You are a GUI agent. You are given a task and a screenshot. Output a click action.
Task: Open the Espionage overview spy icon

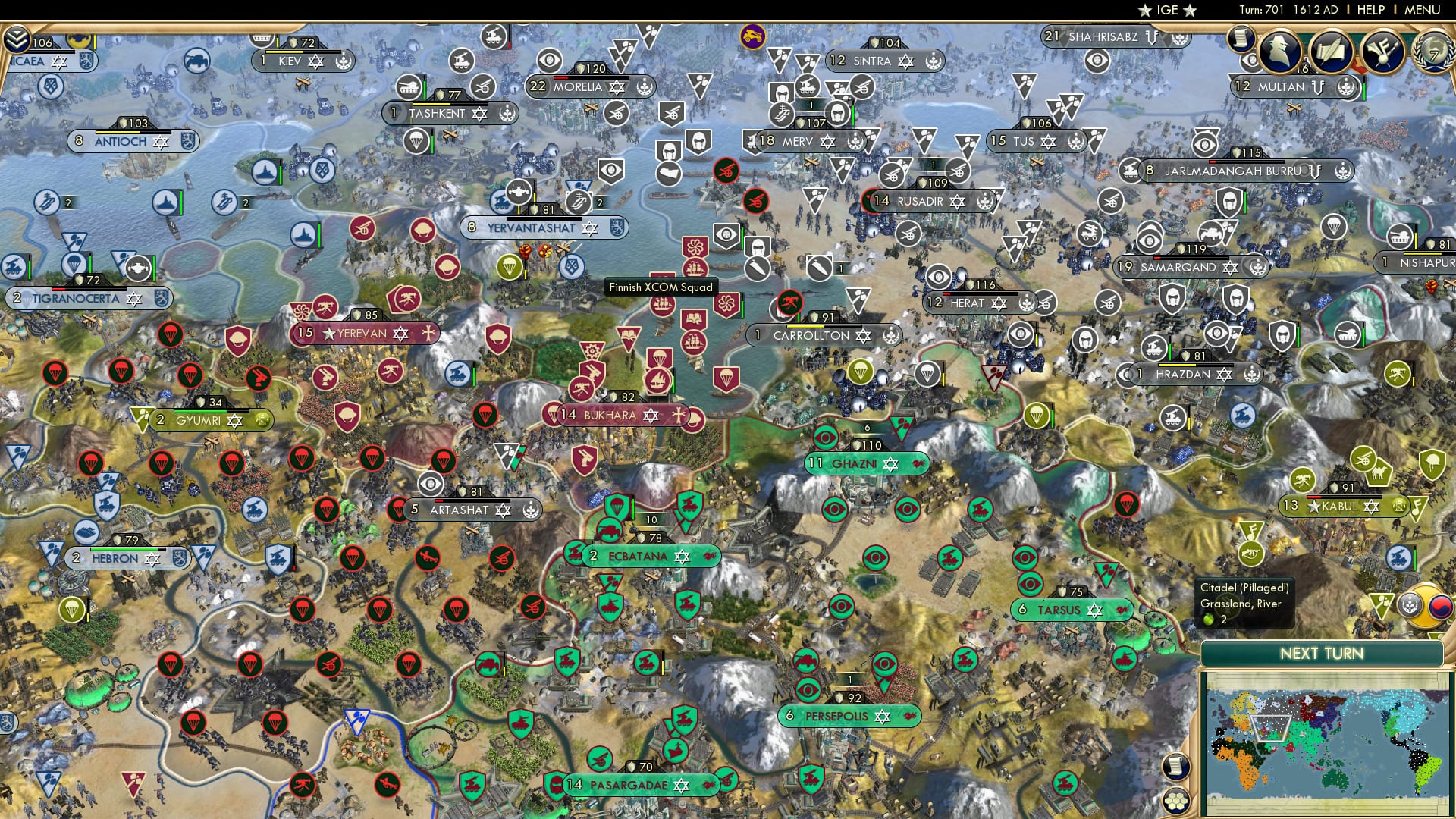click(x=1279, y=50)
